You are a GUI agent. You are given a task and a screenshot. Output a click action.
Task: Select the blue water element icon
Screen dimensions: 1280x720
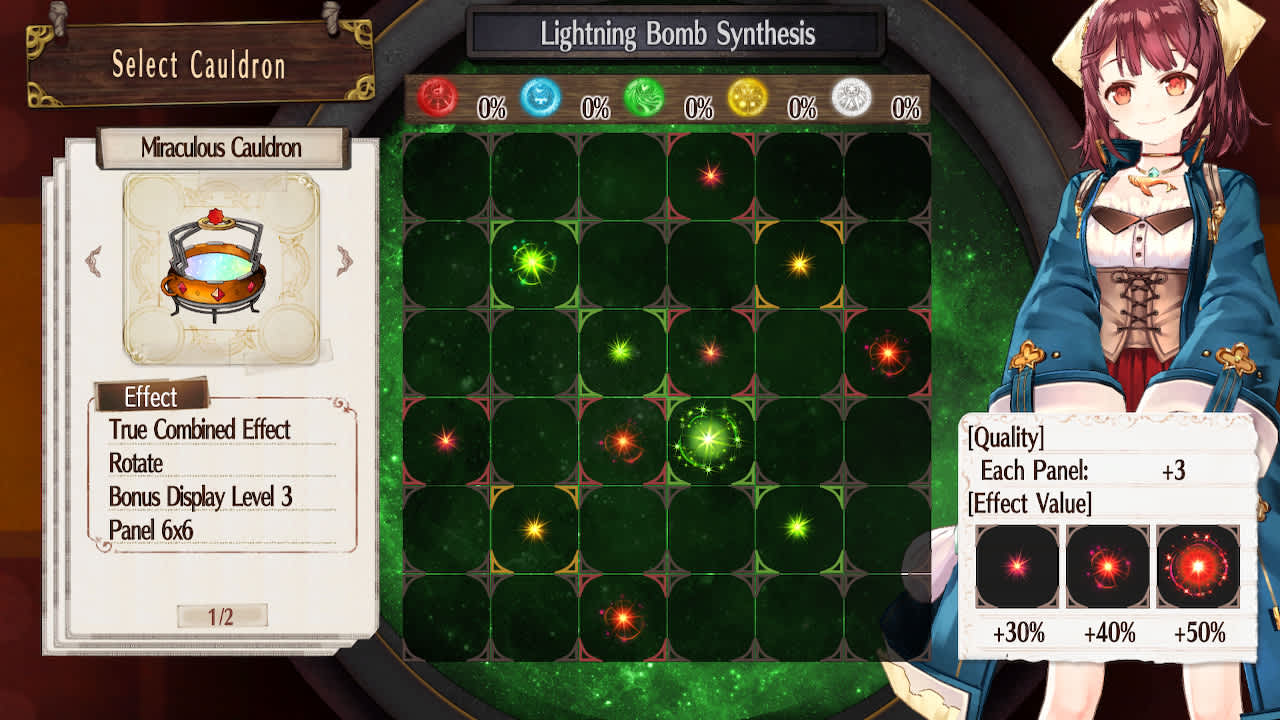pyautogui.click(x=541, y=100)
